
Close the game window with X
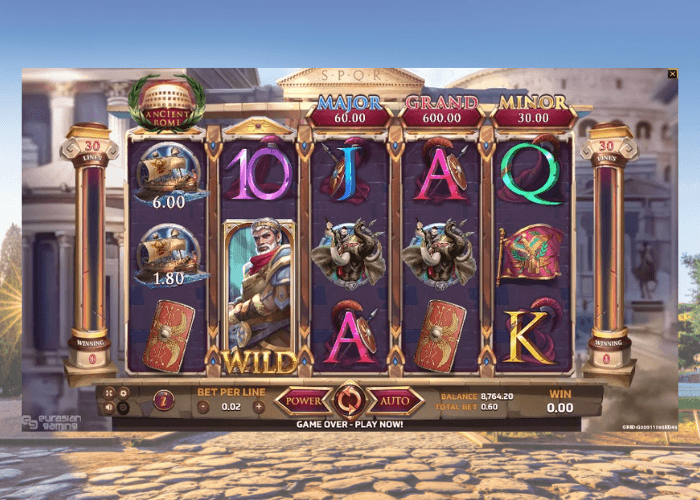click(x=672, y=74)
